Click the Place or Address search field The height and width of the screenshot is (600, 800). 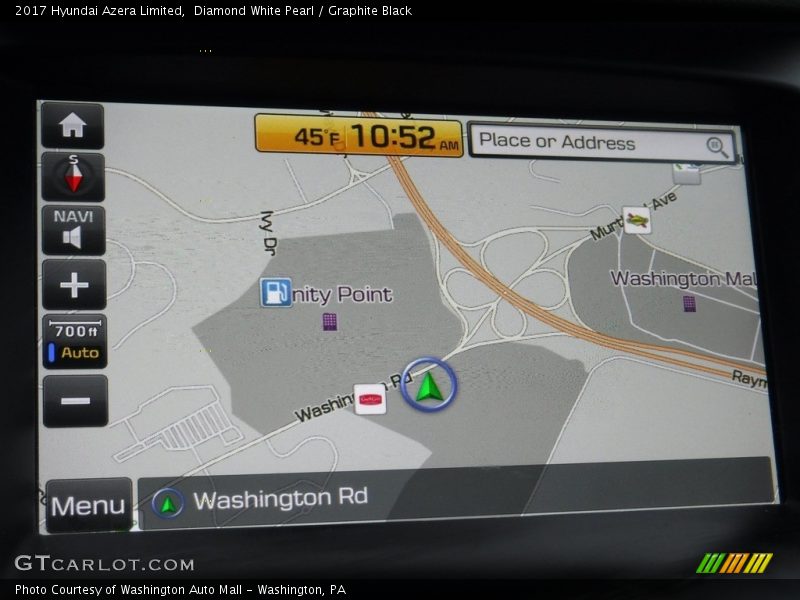pyautogui.click(x=602, y=143)
